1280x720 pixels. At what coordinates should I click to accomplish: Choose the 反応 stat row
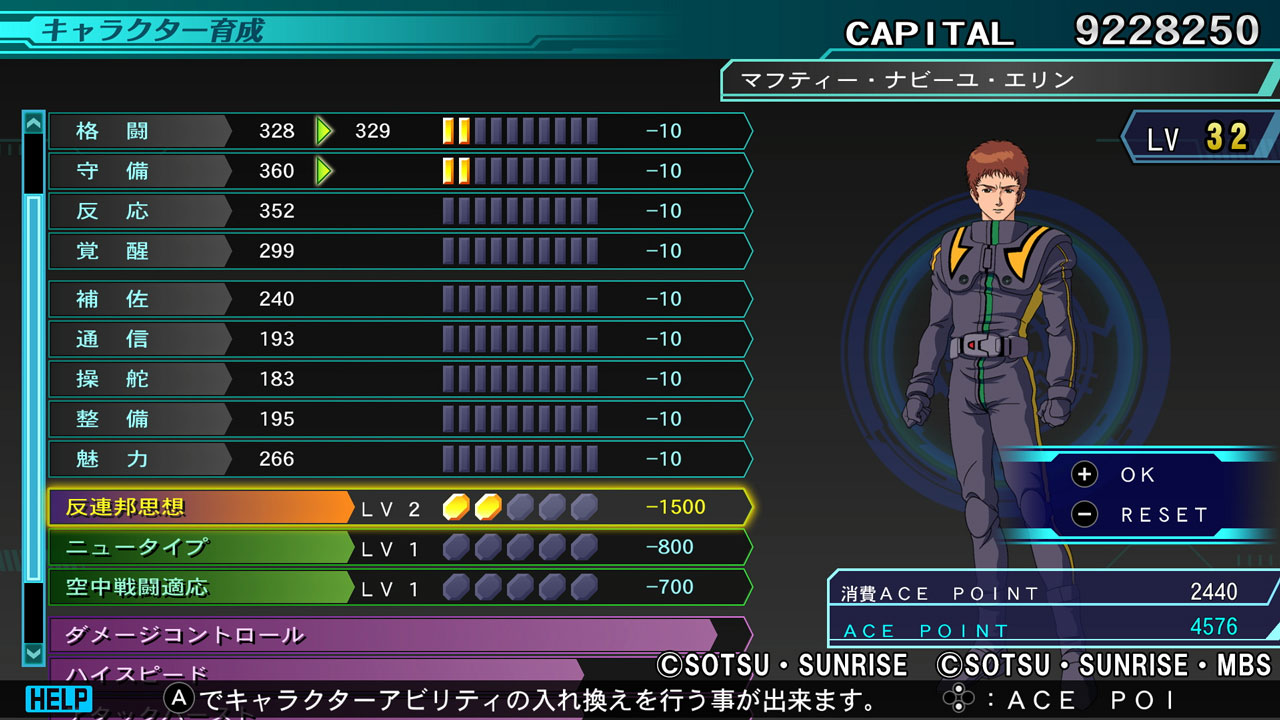point(400,211)
